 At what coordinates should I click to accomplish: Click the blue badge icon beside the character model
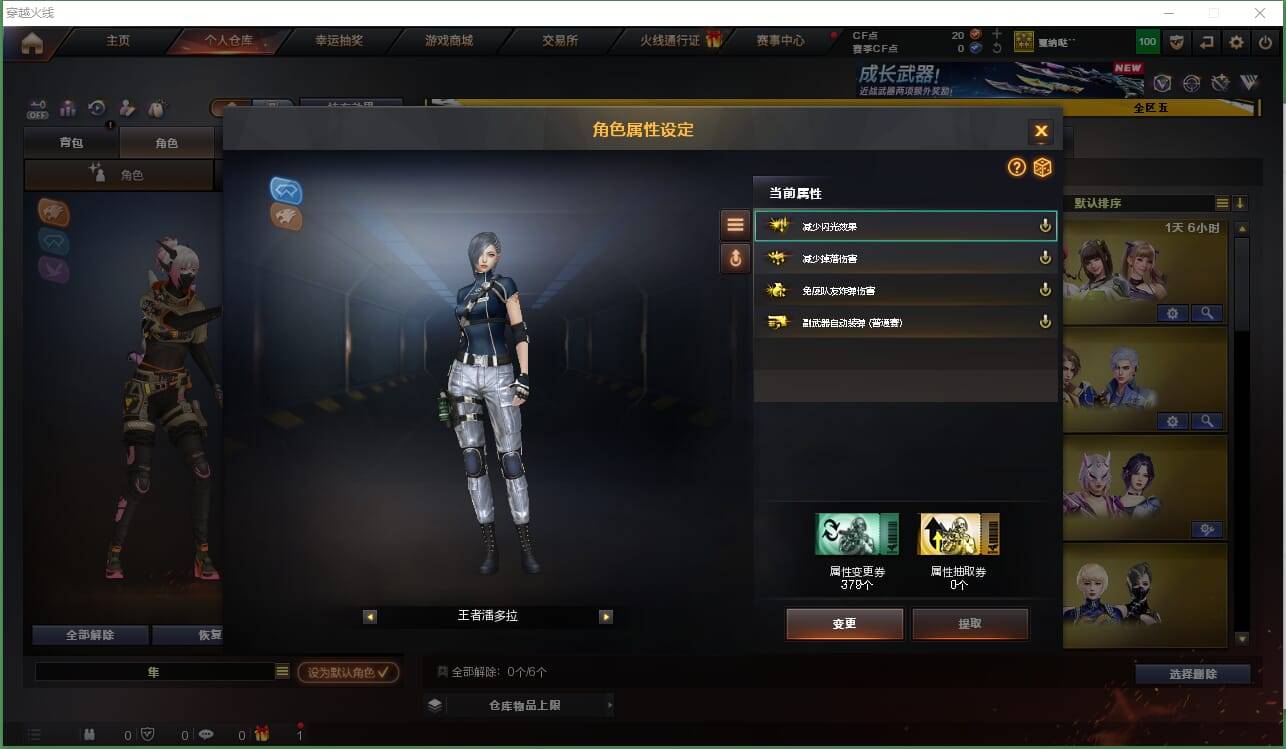coord(283,188)
